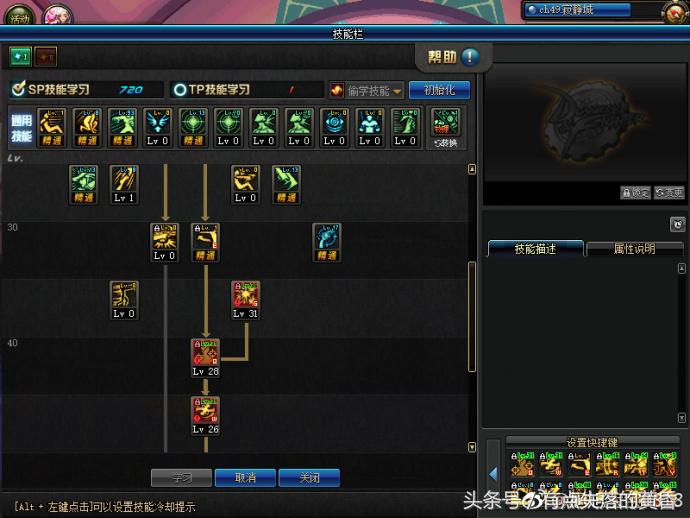
Task: Open the 属性说明 tab
Action: 634,249
